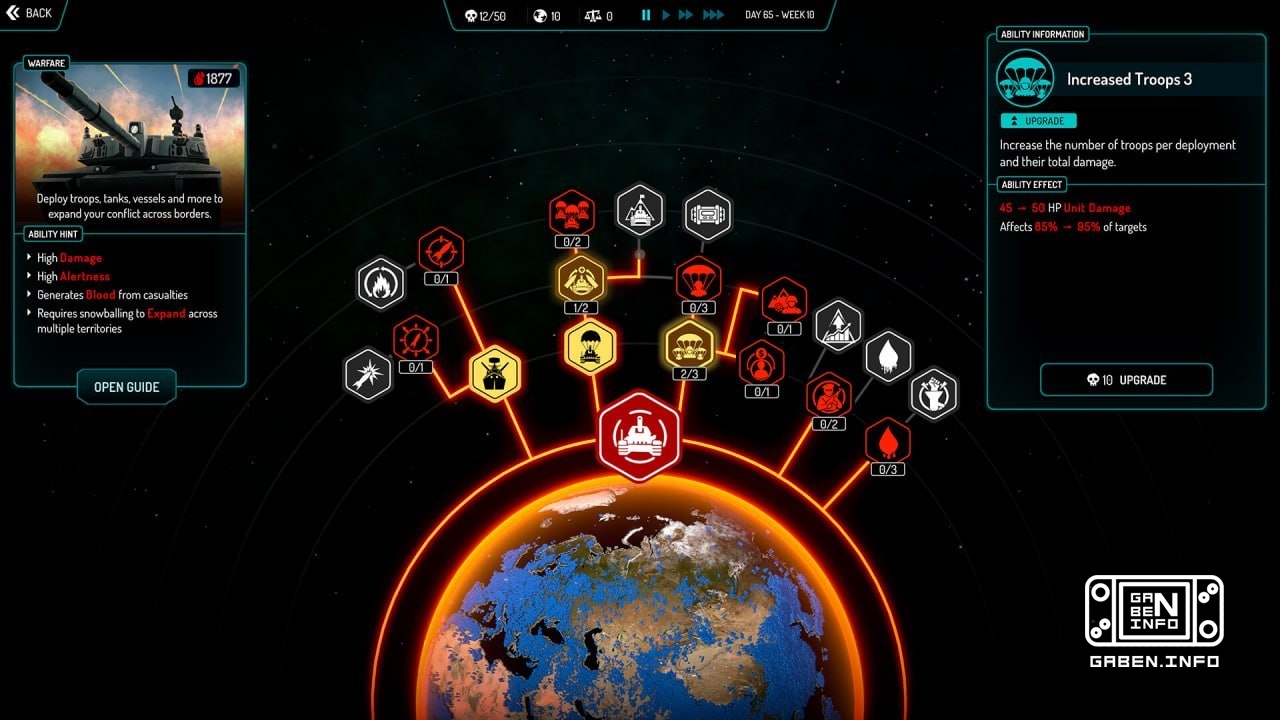Viewport: 1280px width, 720px height.
Task: Open the yellow battleship upgrade node
Action: [x=495, y=373]
